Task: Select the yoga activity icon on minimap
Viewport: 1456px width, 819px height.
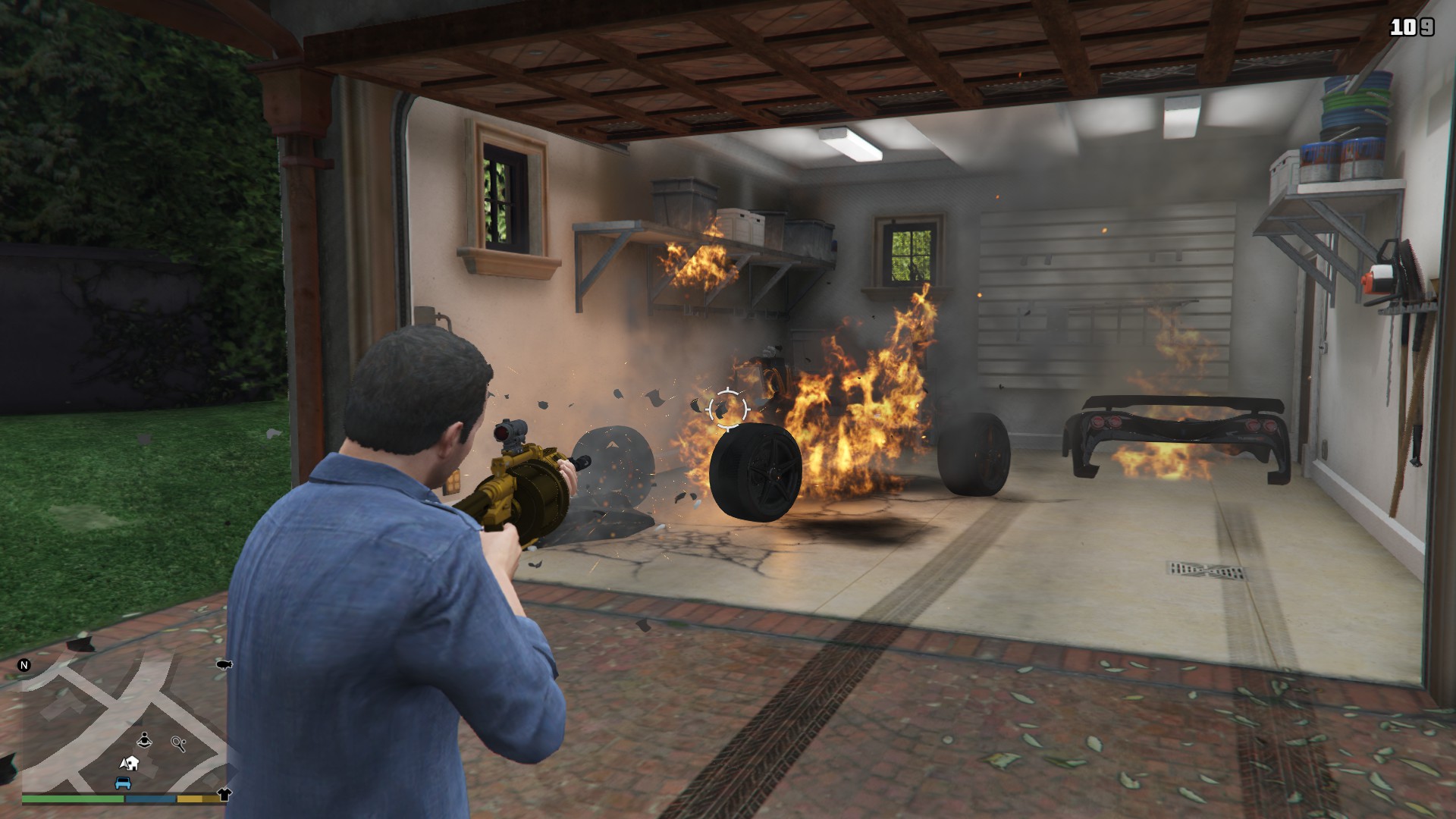Action: pos(145,739)
